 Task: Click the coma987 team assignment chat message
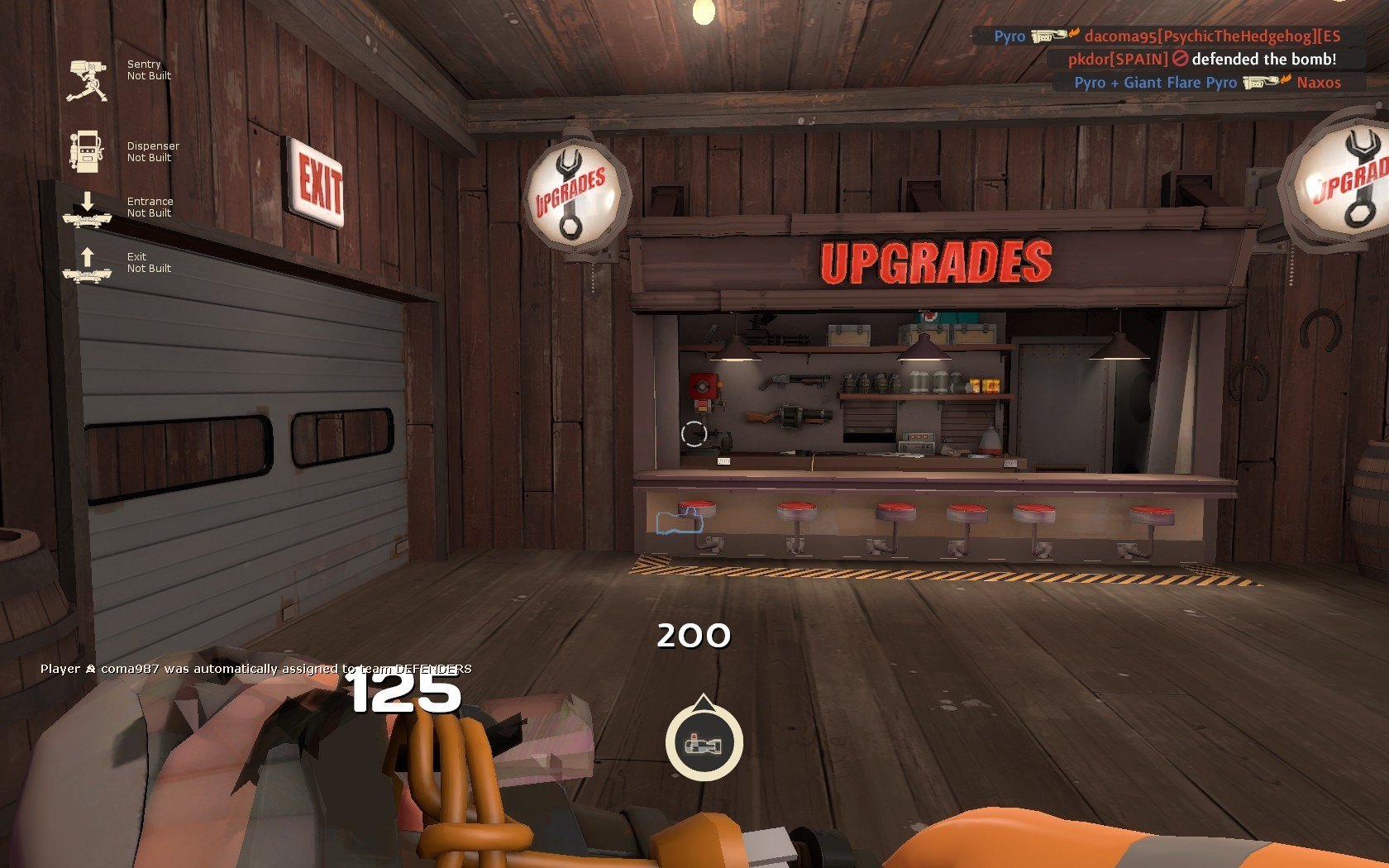(x=255, y=669)
